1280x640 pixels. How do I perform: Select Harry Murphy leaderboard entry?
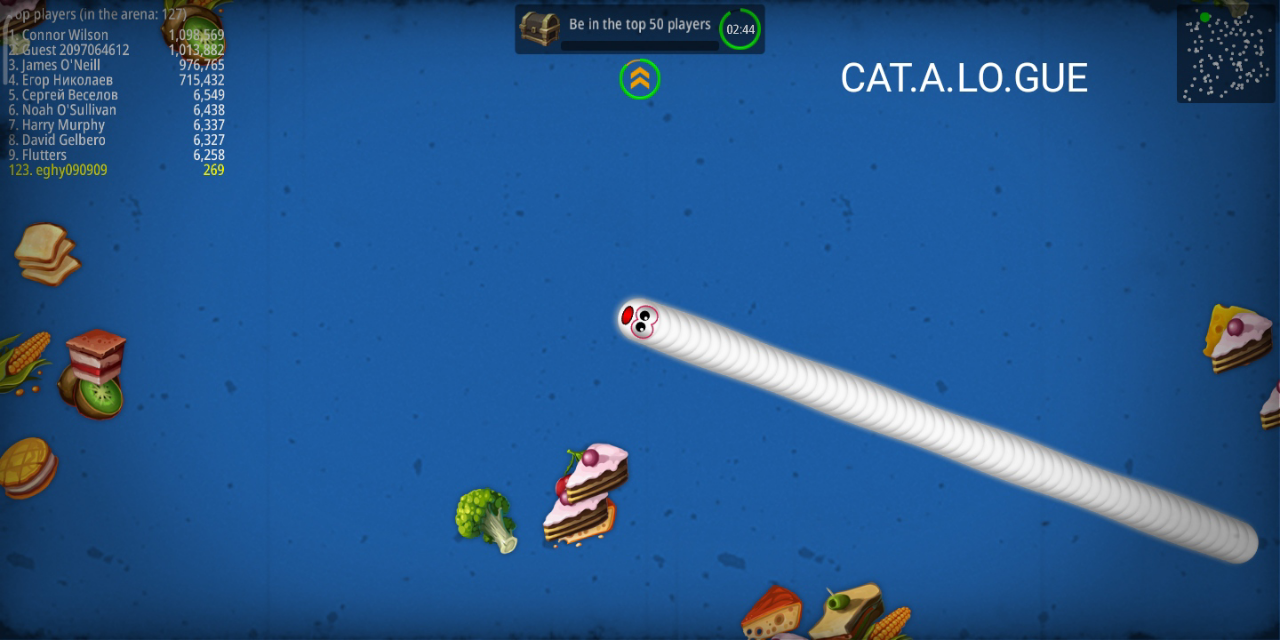tap(116, 125)
